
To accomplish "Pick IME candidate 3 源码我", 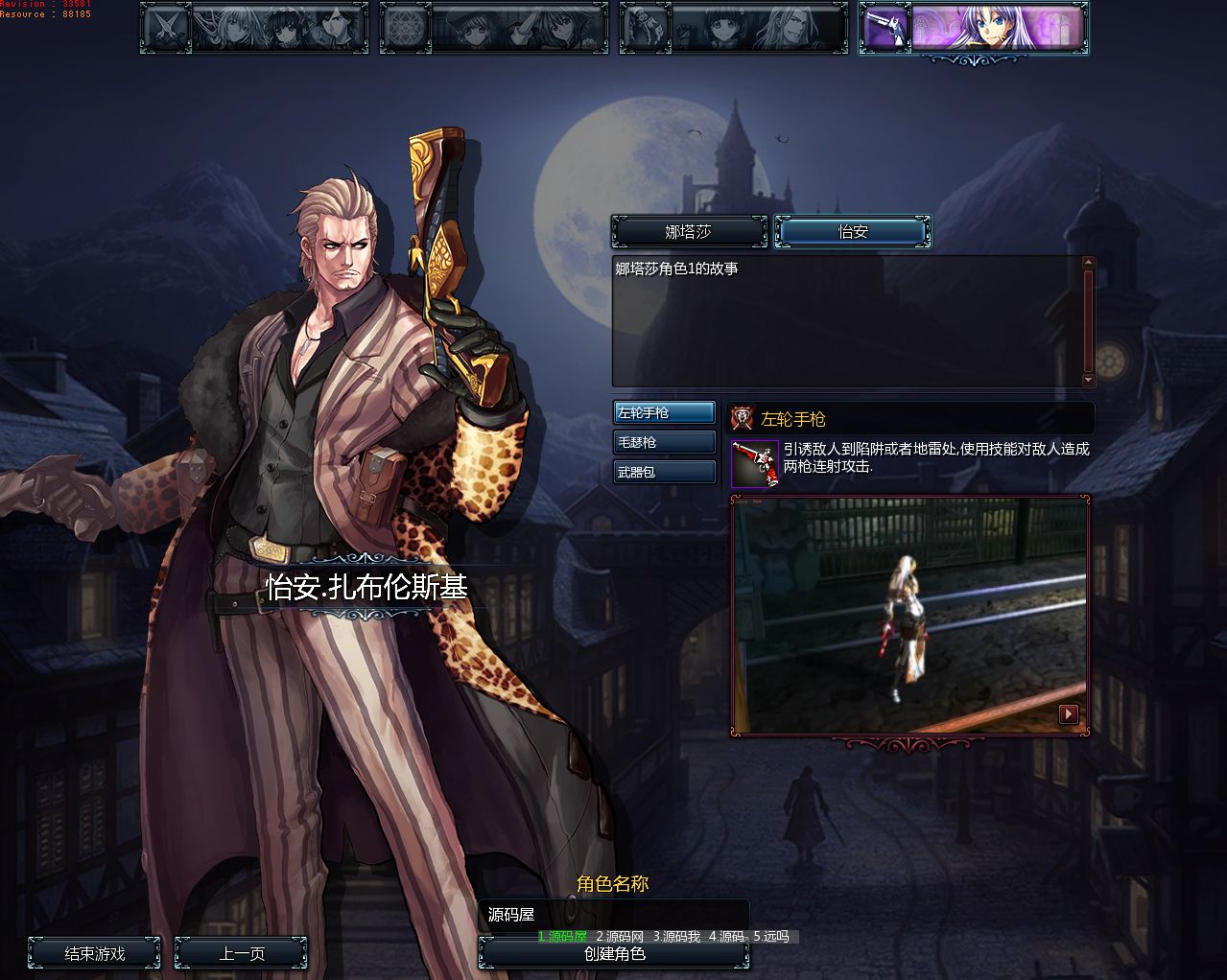I will [677, 937].
